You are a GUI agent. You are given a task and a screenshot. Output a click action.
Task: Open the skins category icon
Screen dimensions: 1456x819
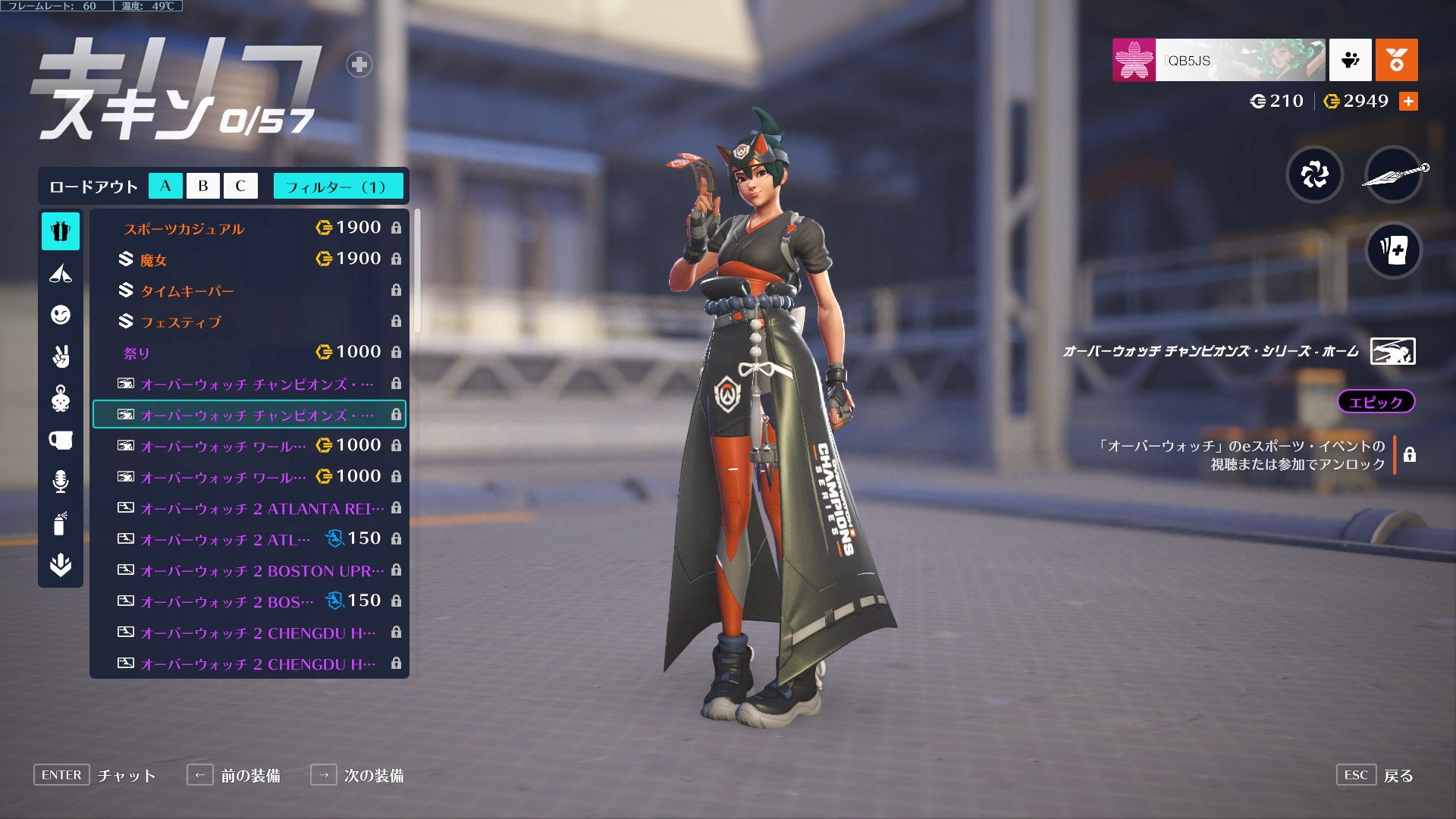[x=61, y=231]
